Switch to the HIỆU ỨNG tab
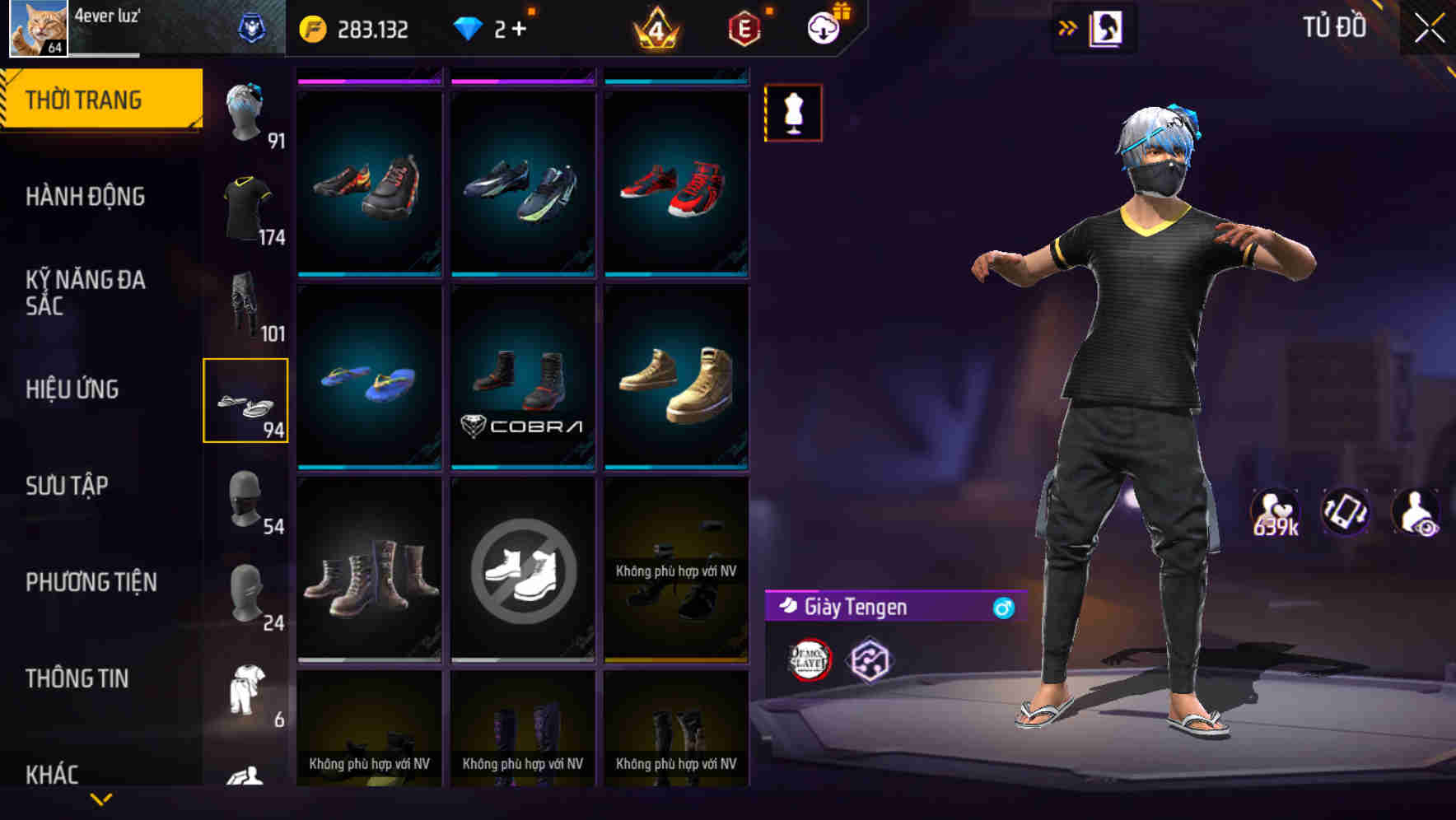 tap(74, 390)
